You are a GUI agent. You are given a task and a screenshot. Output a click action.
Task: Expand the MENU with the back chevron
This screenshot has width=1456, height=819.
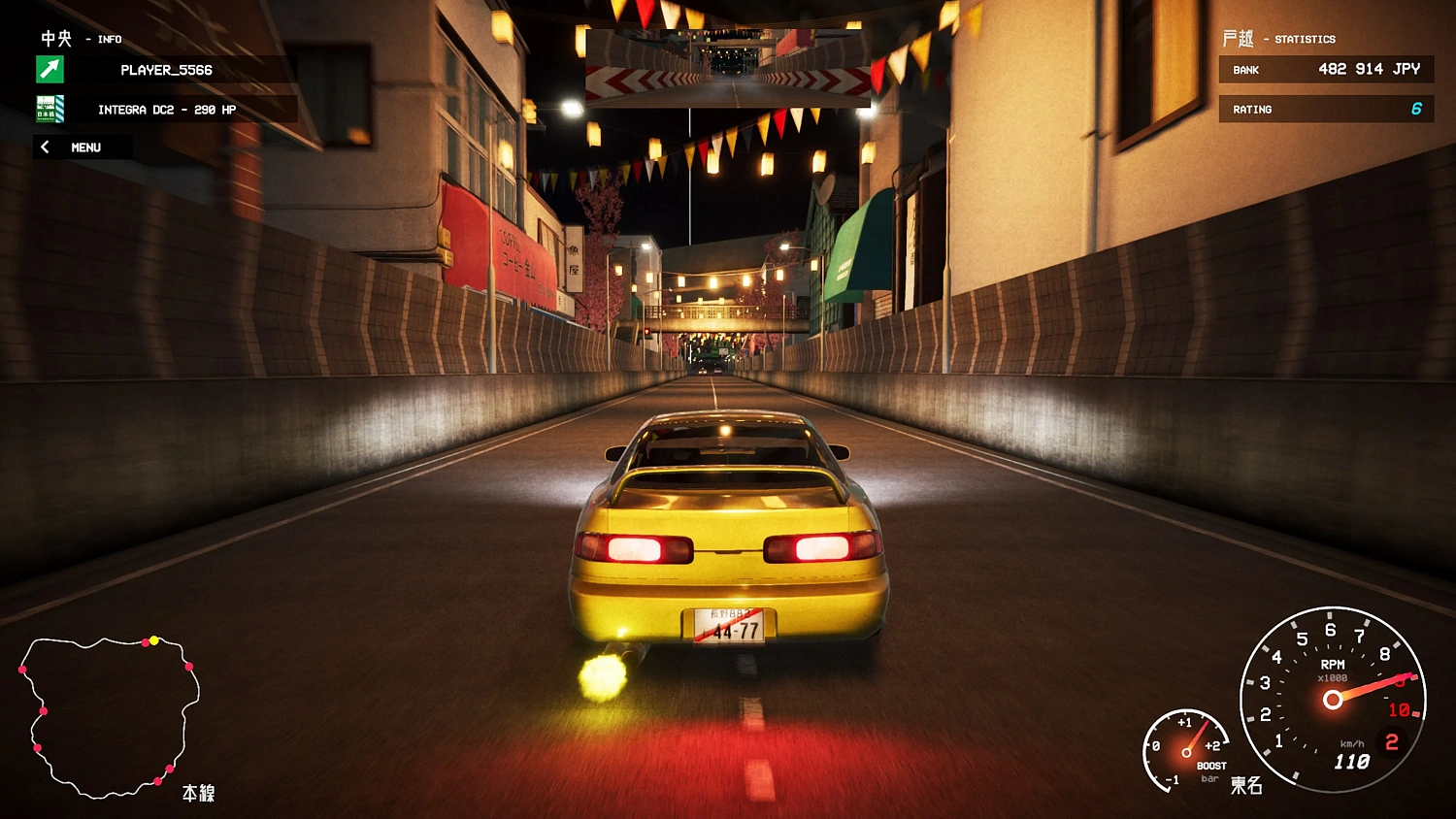(x=46, y=147)
